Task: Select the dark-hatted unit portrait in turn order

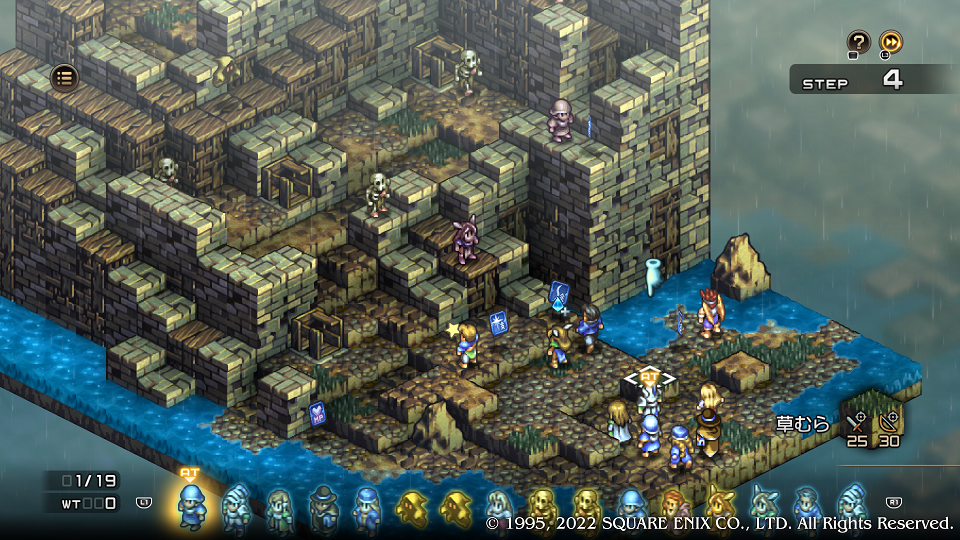Action: coord(323,507)
